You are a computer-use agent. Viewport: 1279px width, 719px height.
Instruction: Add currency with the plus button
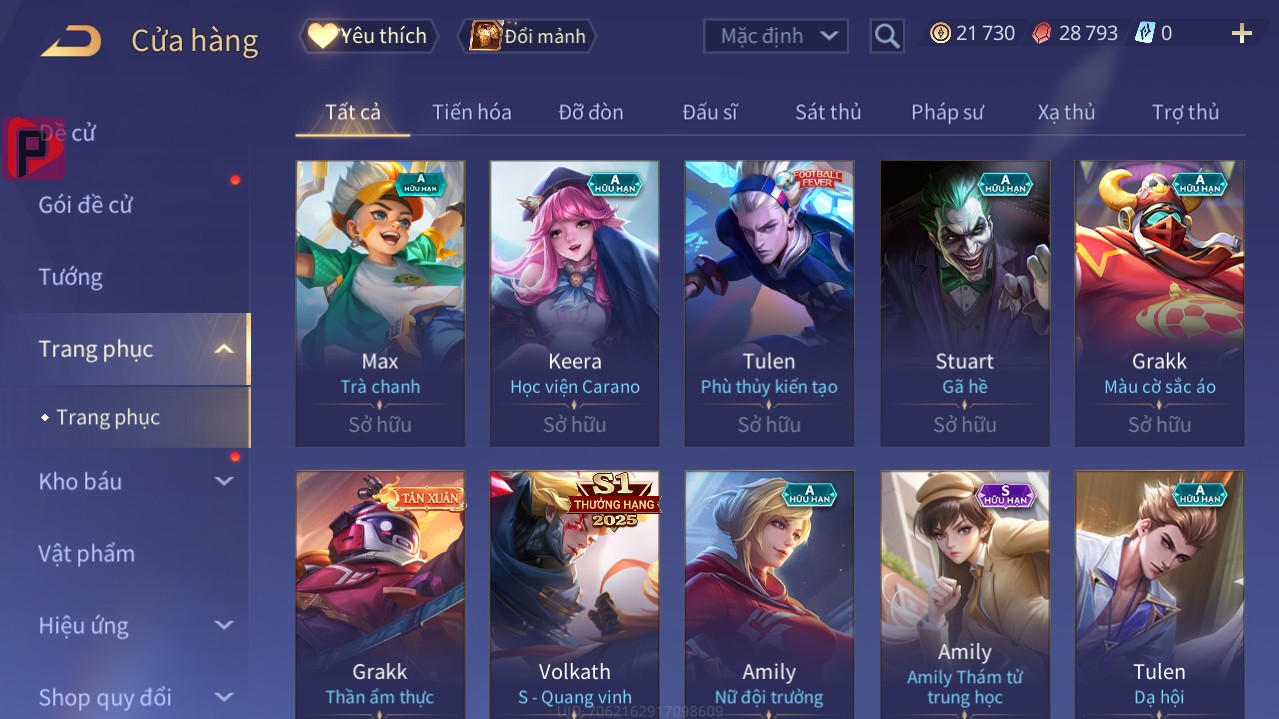(1241, 34)
